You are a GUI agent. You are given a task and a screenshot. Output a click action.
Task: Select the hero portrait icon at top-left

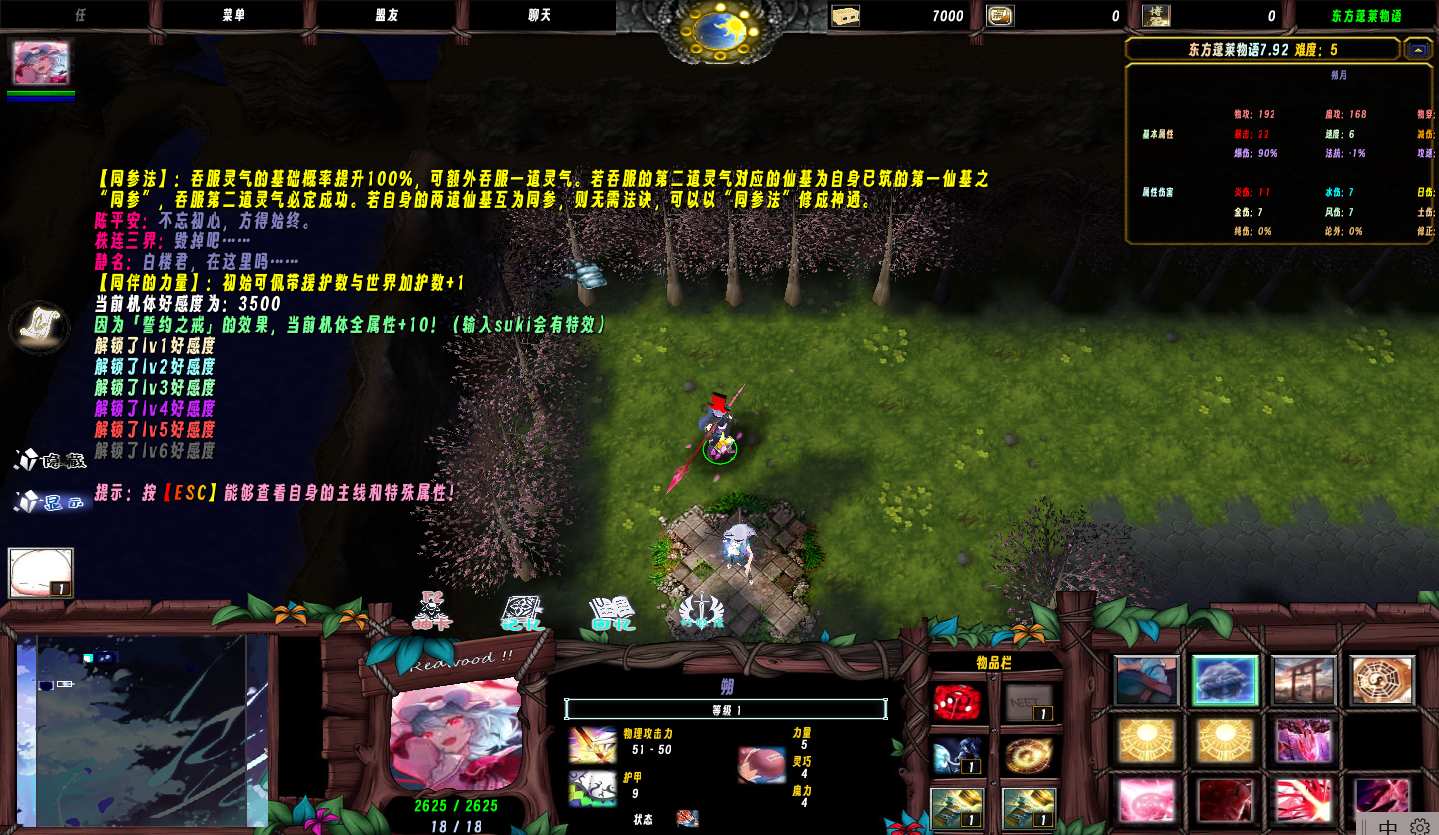tap(41, 62)
